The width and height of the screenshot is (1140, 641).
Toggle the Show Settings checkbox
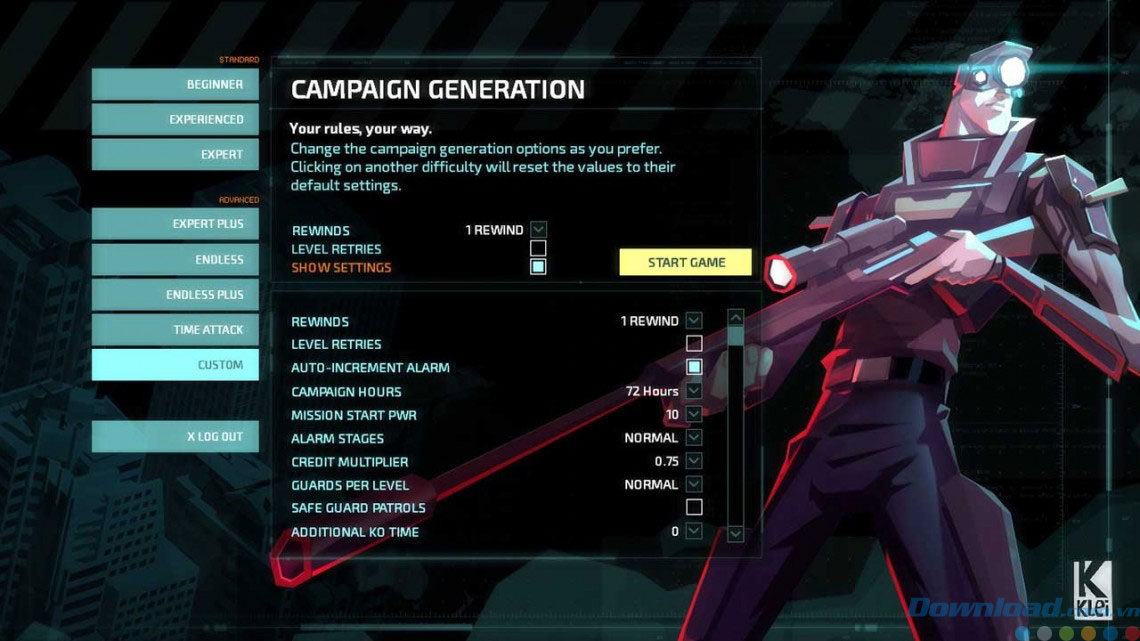[538, 267]
